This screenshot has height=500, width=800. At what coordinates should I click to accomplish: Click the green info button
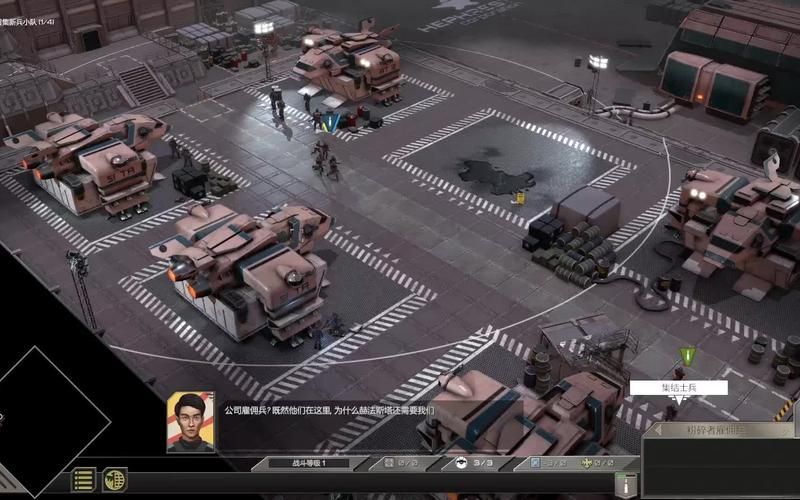coord(627,484)
